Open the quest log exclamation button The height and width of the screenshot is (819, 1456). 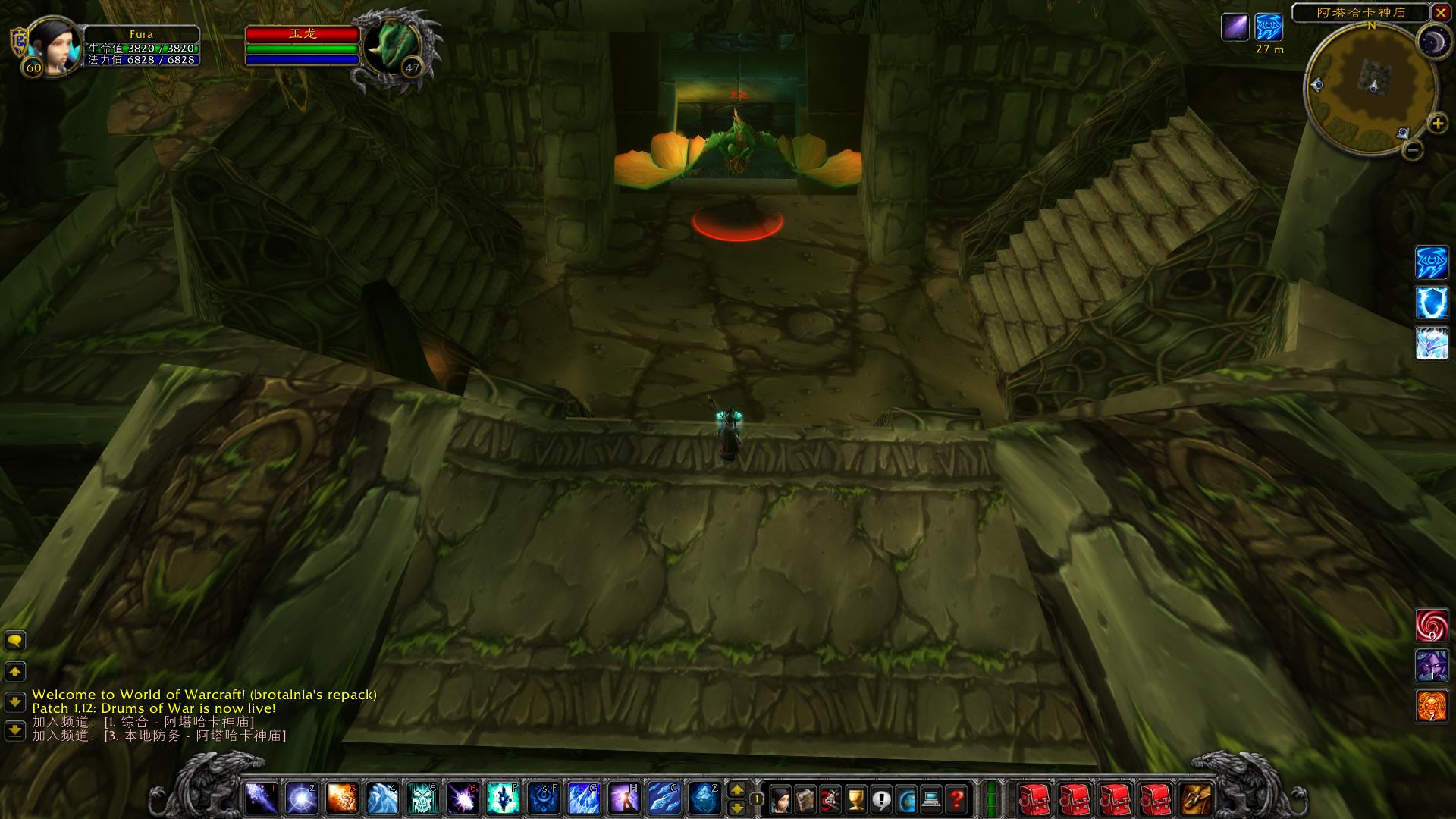click(881, 799)
